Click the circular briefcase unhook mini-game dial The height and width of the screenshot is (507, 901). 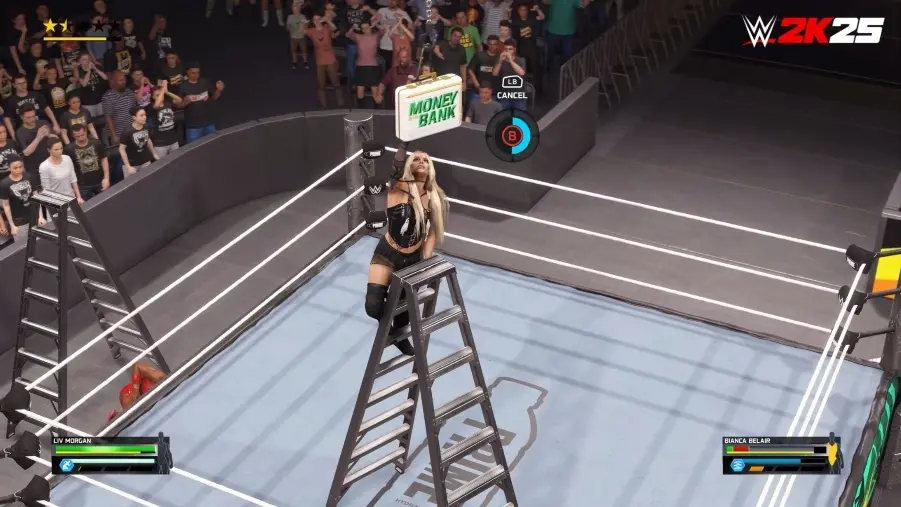512,134
